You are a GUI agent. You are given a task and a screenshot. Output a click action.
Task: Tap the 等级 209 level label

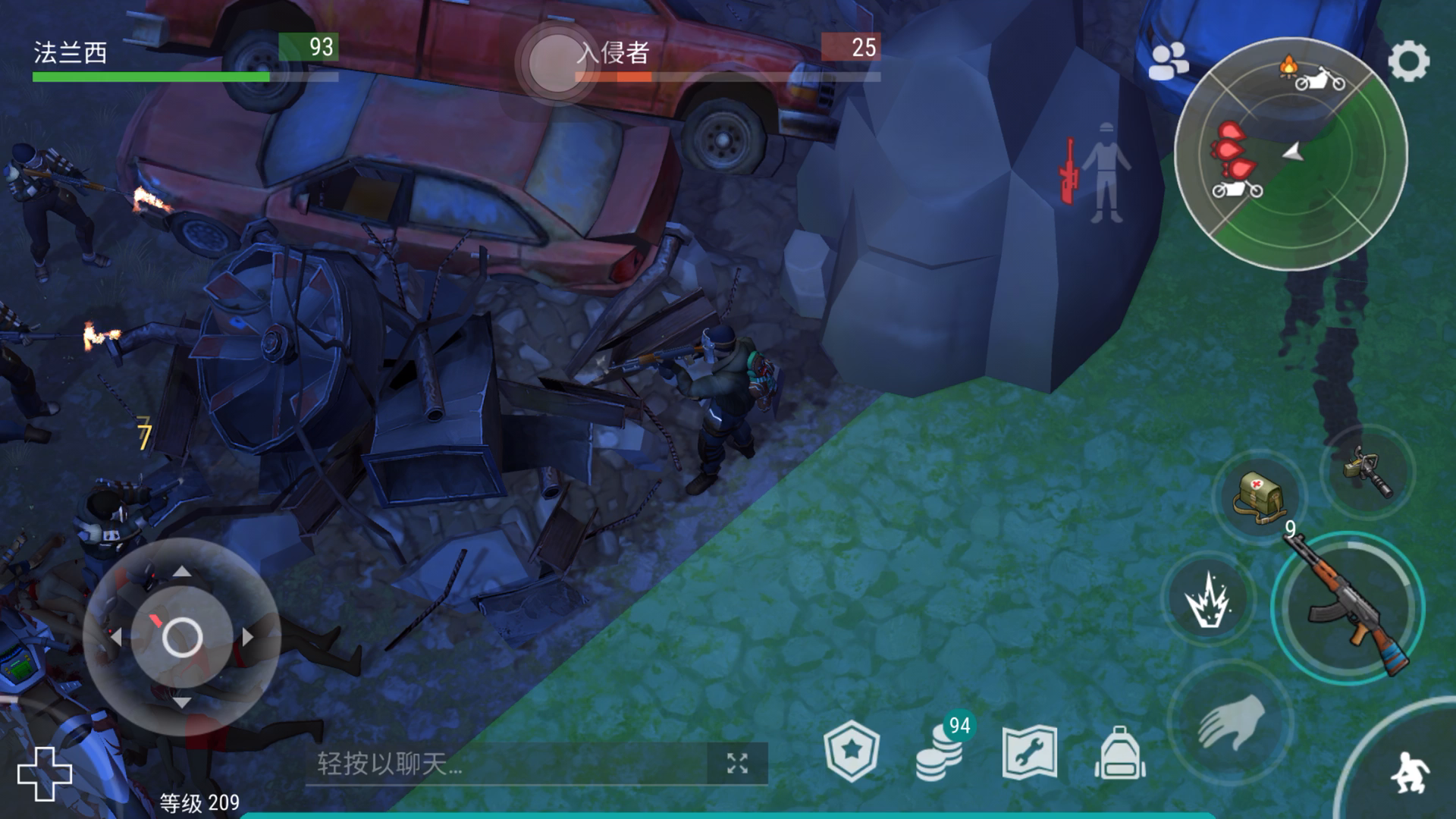point(197,800)
